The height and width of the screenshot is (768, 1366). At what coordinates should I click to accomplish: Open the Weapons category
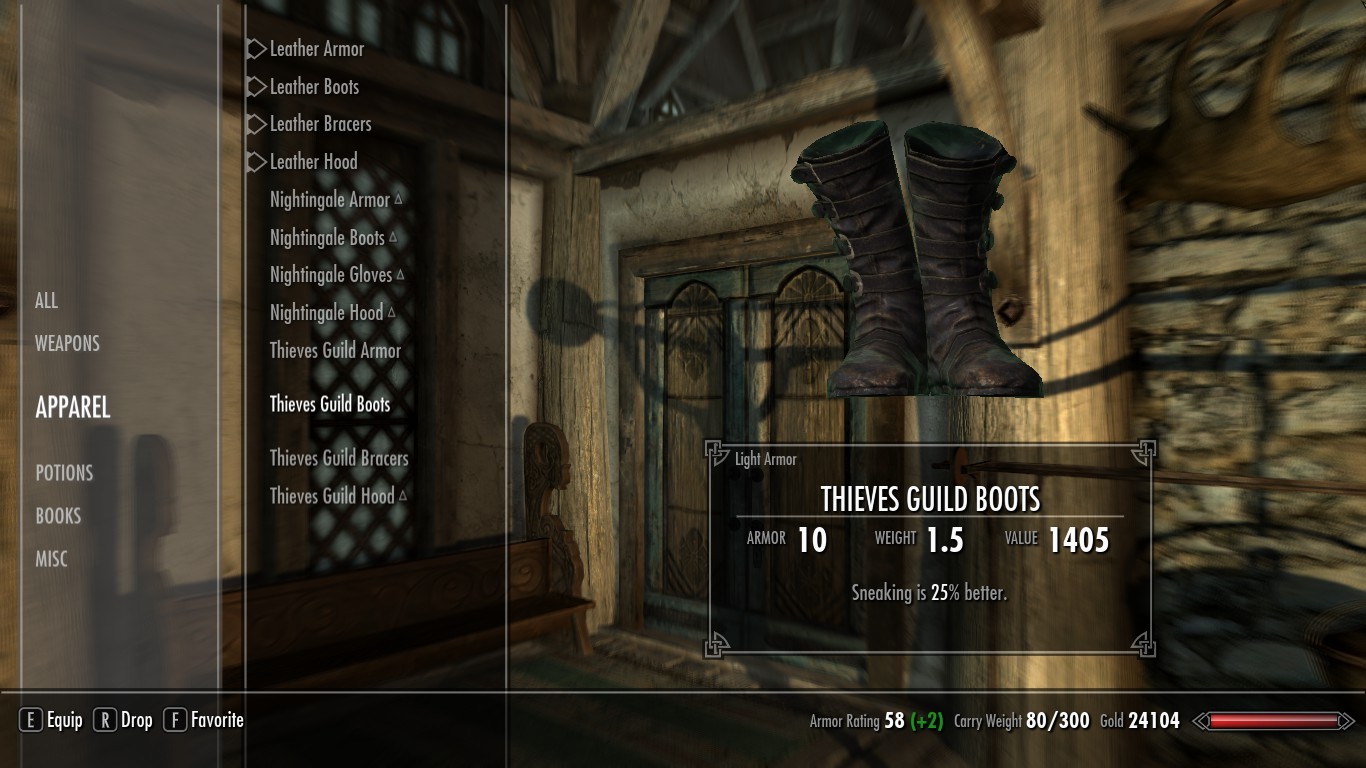point(67,344)
